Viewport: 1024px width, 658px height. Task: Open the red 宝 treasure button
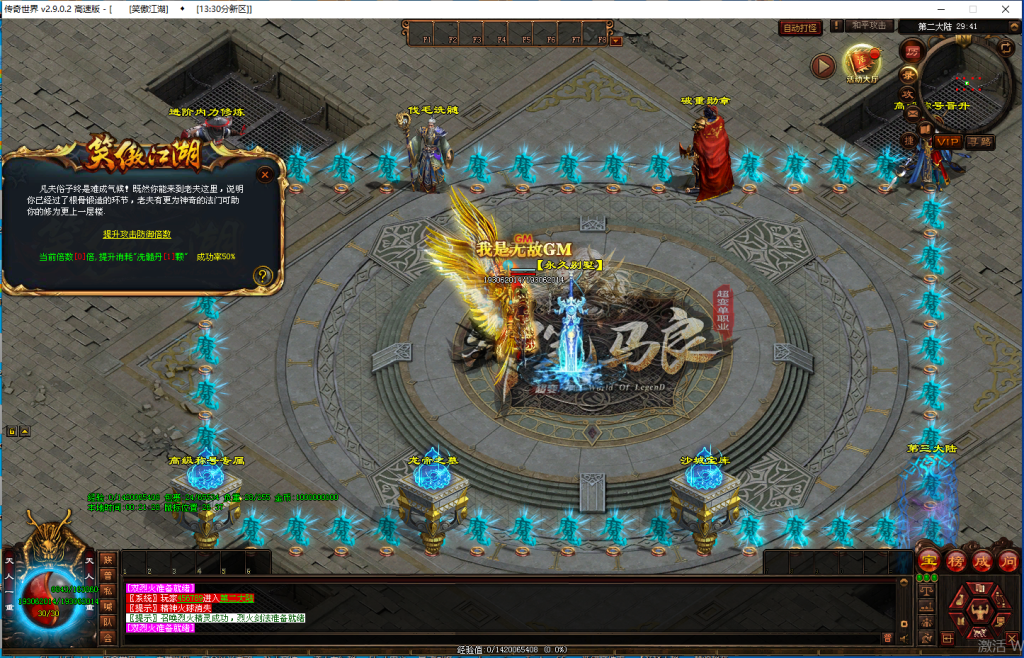(928, 561)
